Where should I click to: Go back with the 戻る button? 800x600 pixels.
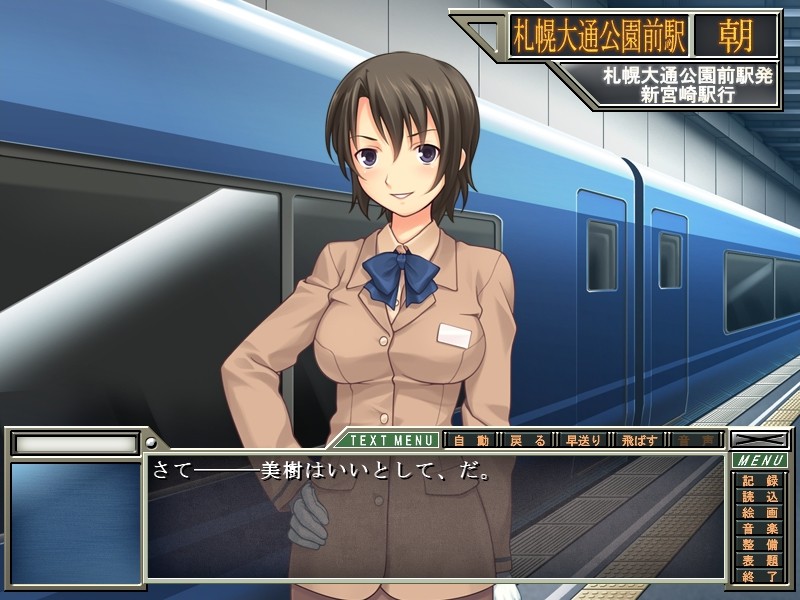click(x=527, y=440)
